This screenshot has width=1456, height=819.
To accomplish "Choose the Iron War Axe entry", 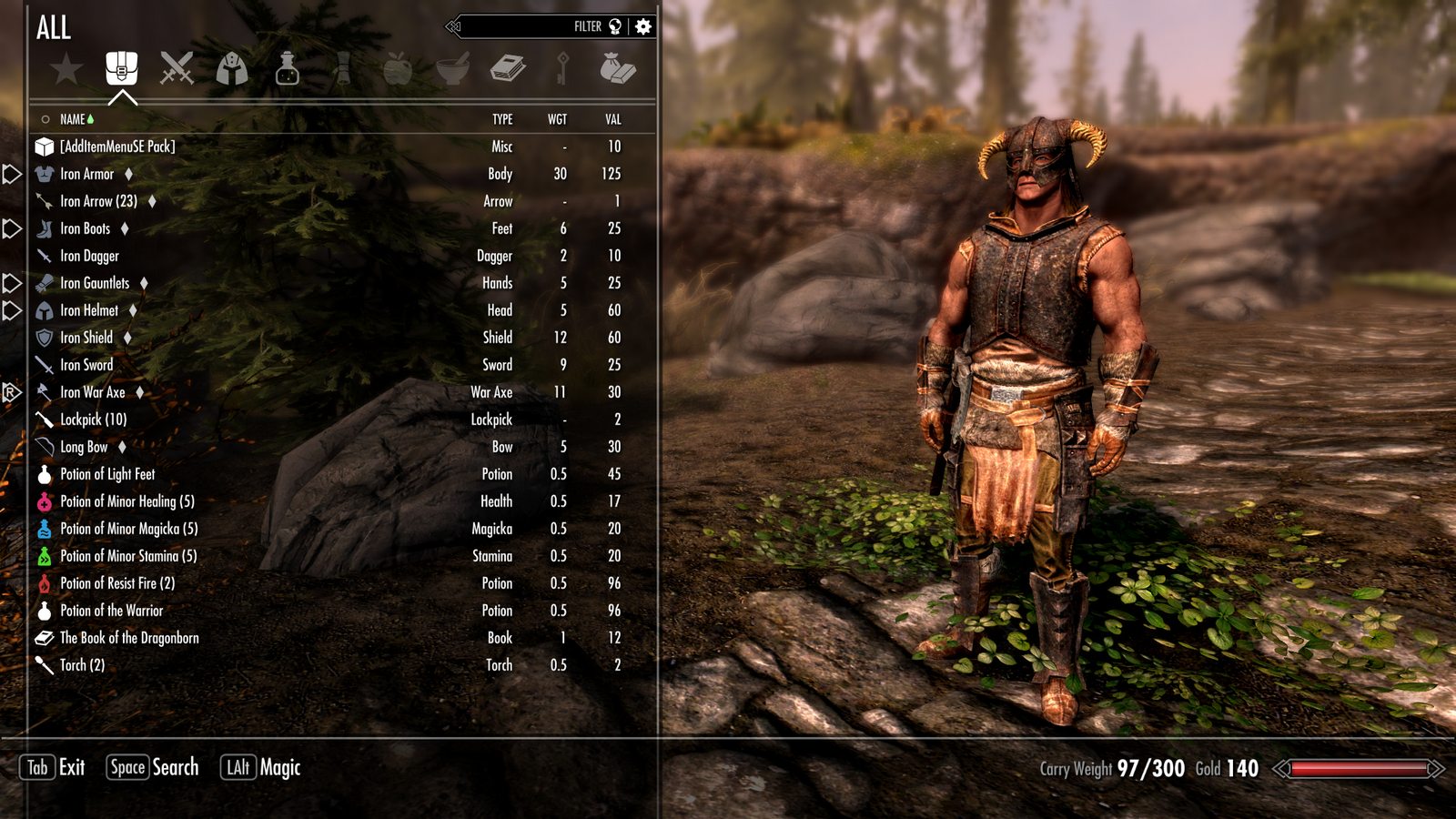I will 93,392.
